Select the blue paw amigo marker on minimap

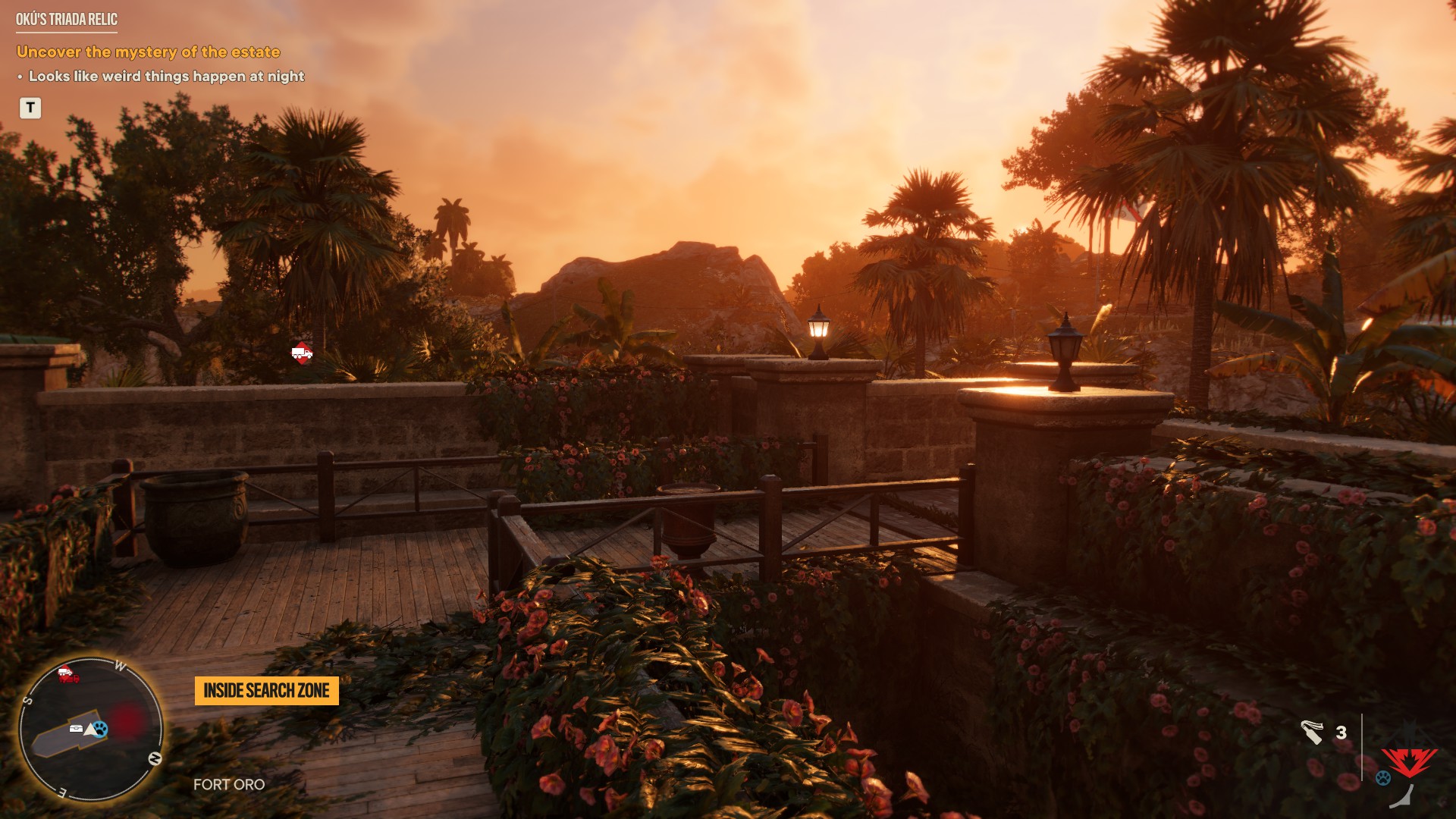click(x=102, y=729)
